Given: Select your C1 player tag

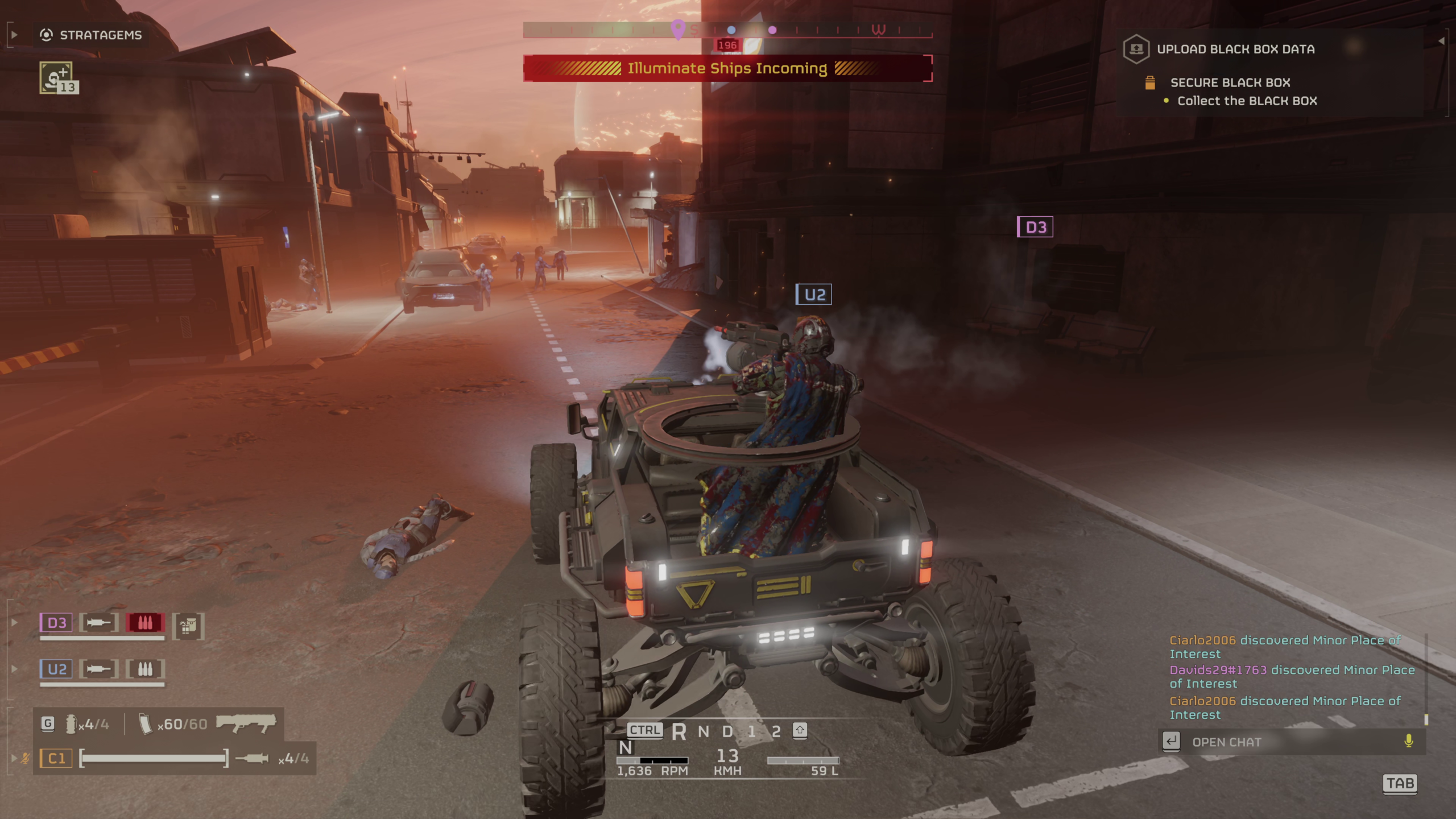Looking at the screenshot, I should (56, 758).
